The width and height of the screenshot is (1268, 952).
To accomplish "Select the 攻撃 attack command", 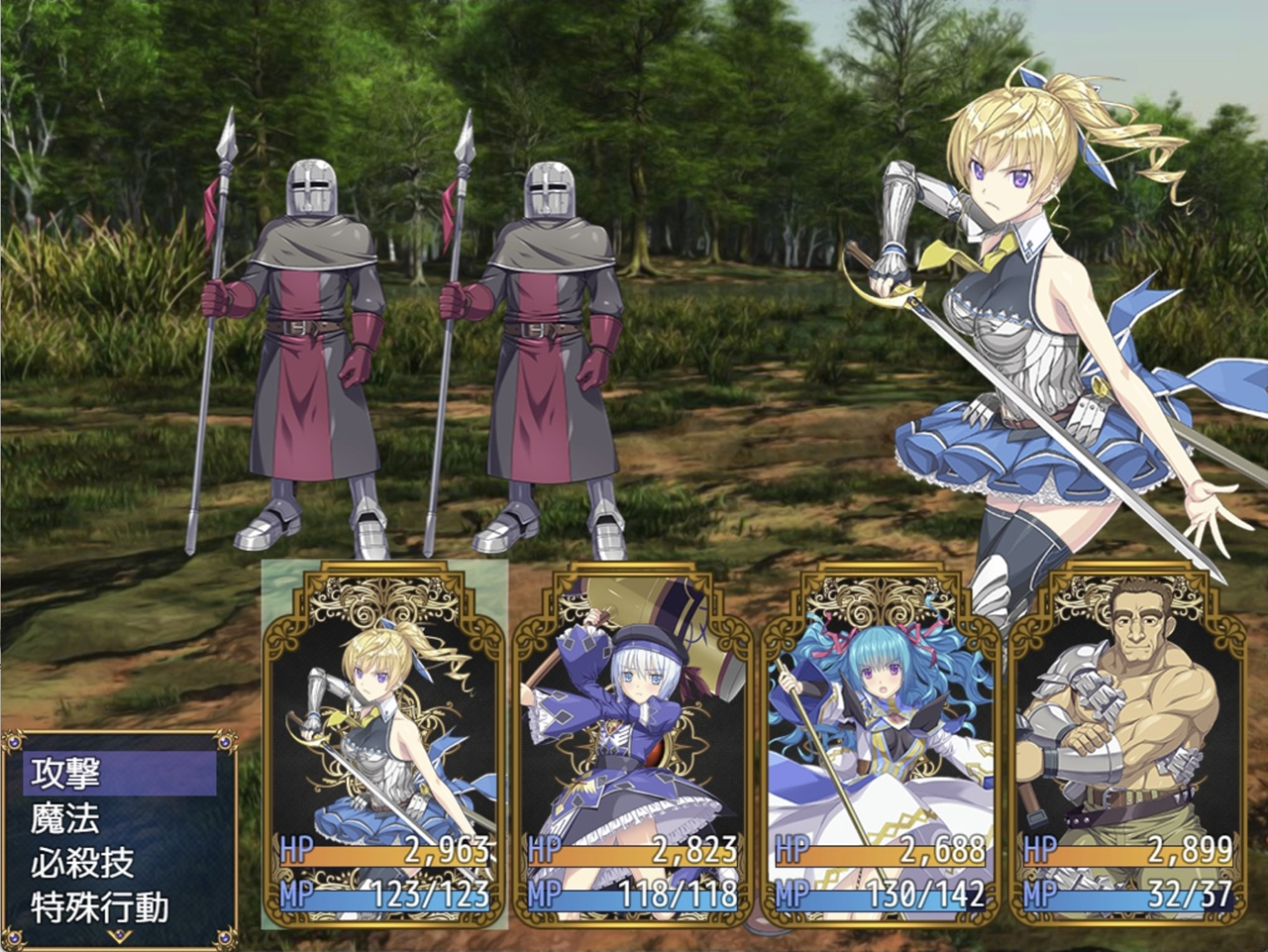I will coord(119,773).
